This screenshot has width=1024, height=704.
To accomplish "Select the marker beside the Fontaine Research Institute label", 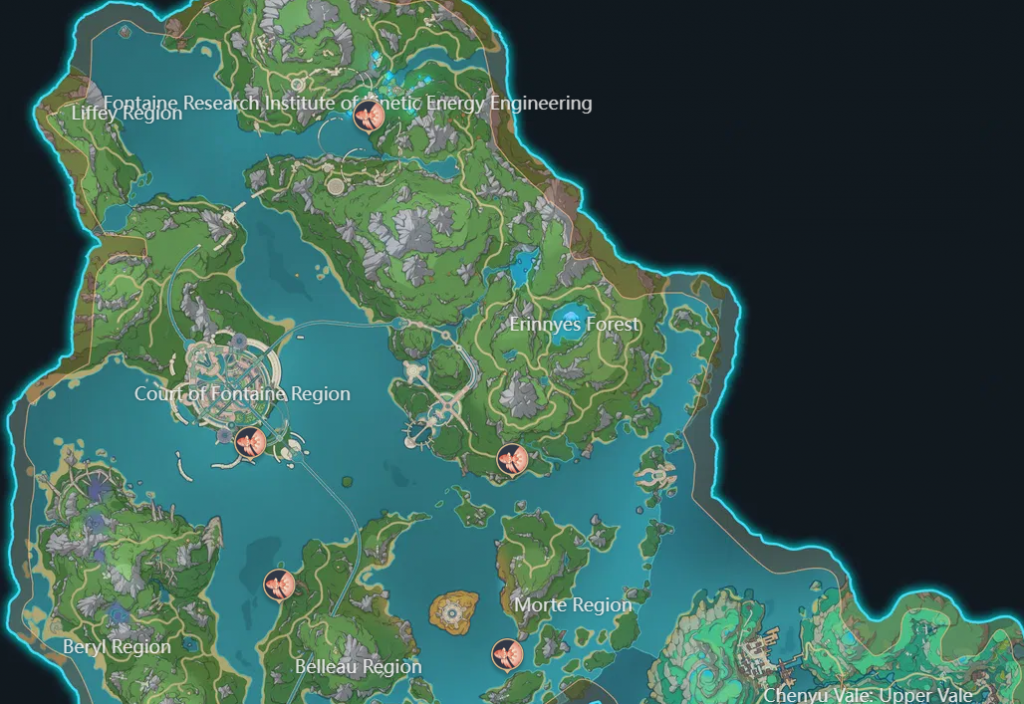I will [370, 117].
